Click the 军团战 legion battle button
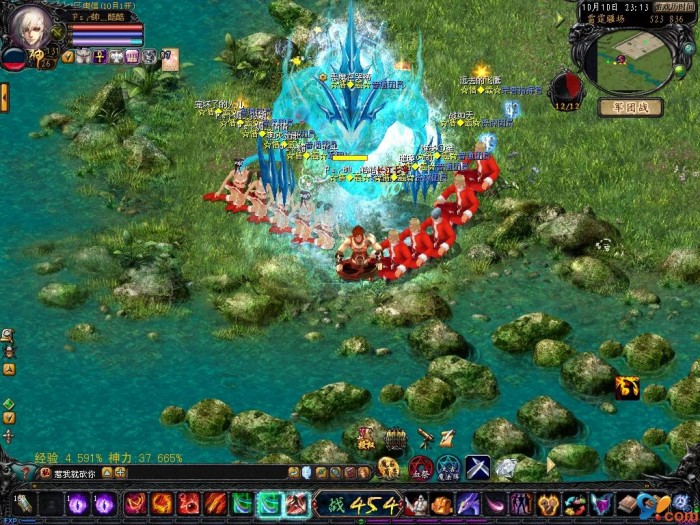The height and width of the screenshot is (525, 700). point(630,107)
